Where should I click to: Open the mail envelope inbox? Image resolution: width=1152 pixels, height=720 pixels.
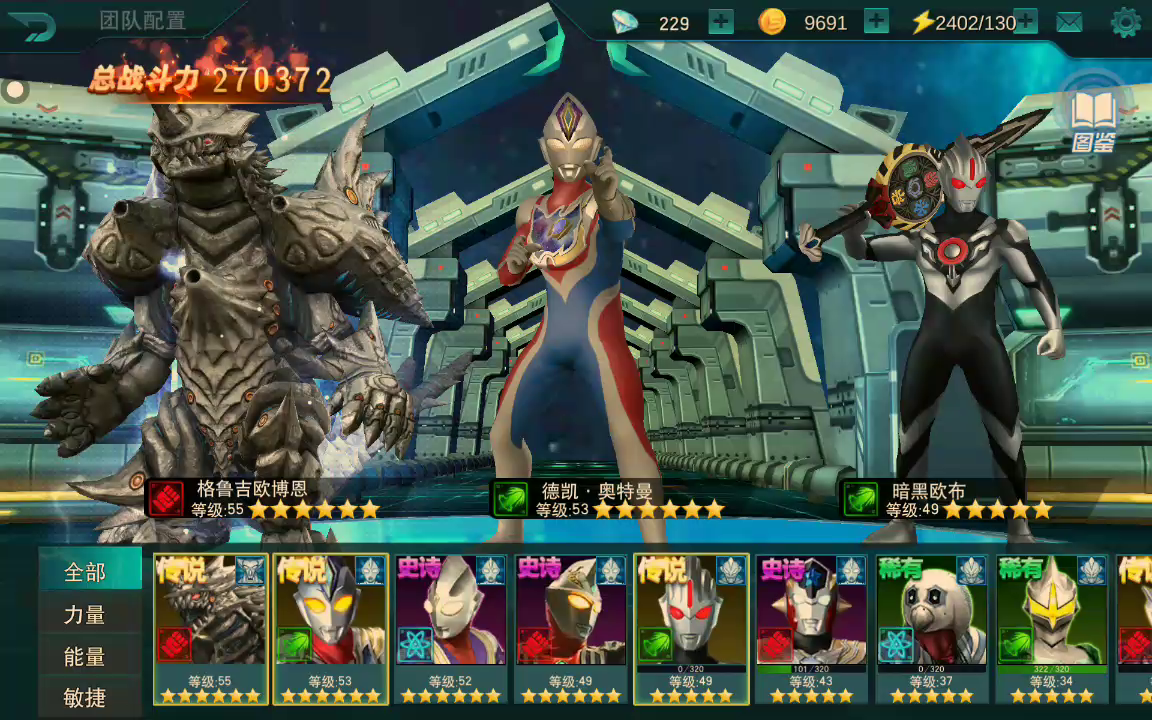pyautogui.click(x=1069, y=22)
